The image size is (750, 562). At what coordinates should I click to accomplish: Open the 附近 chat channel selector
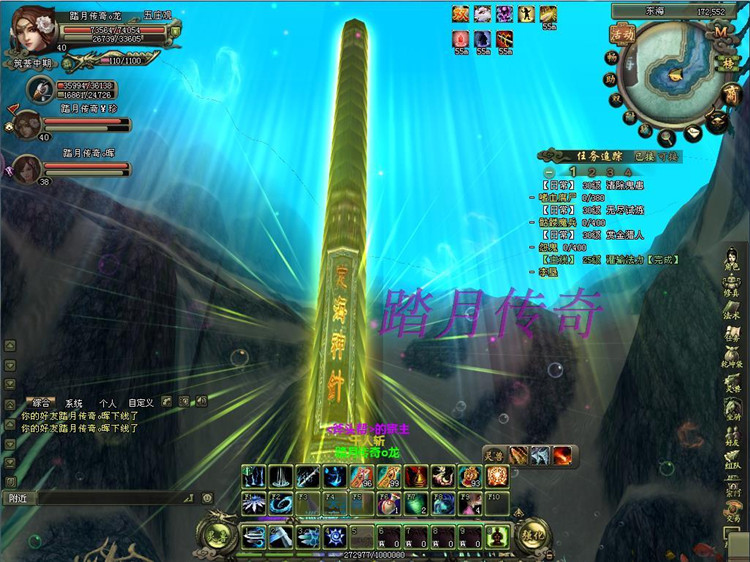(20, 497)
